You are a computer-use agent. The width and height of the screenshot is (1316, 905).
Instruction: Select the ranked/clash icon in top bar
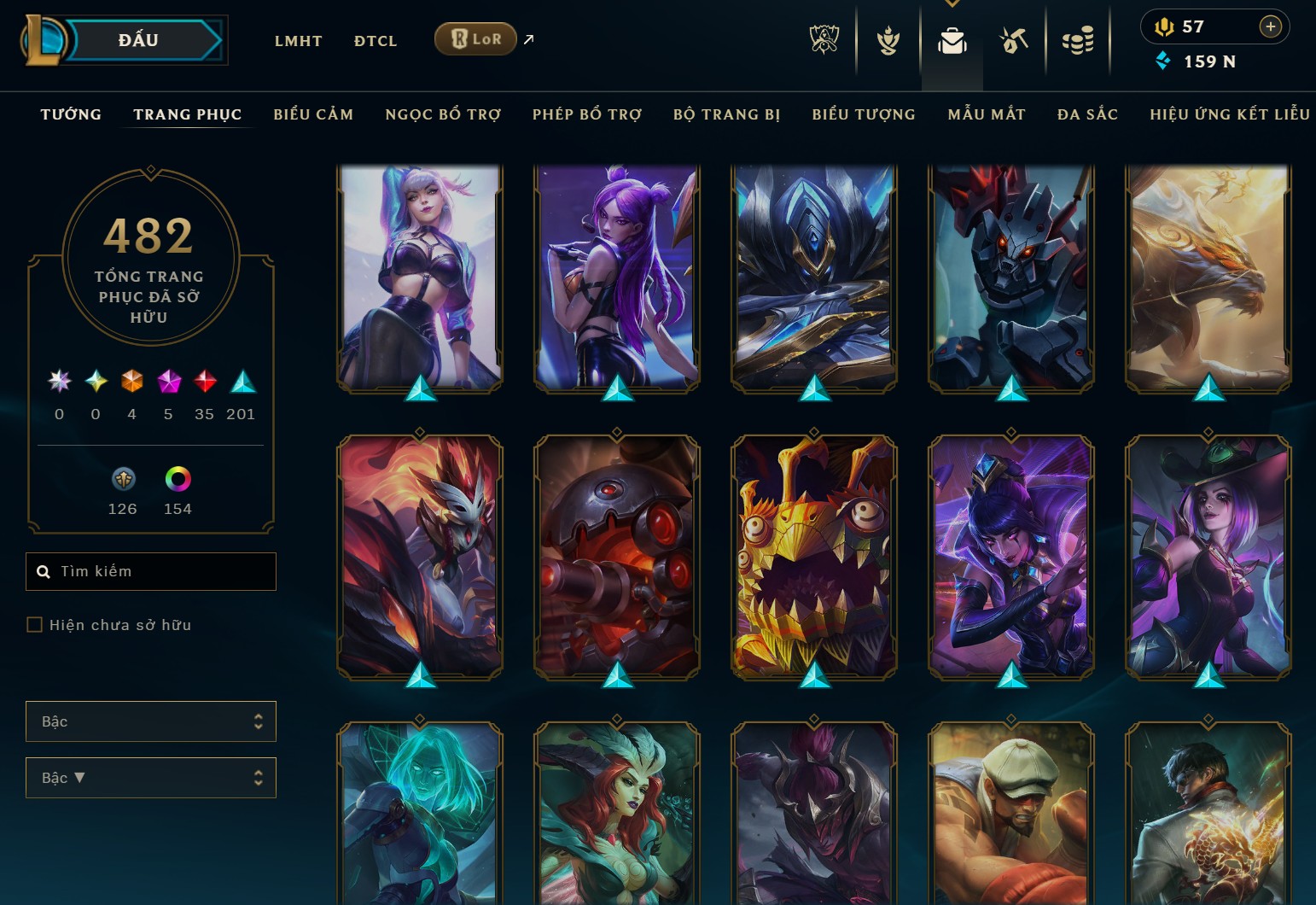(x=888, y=39)
